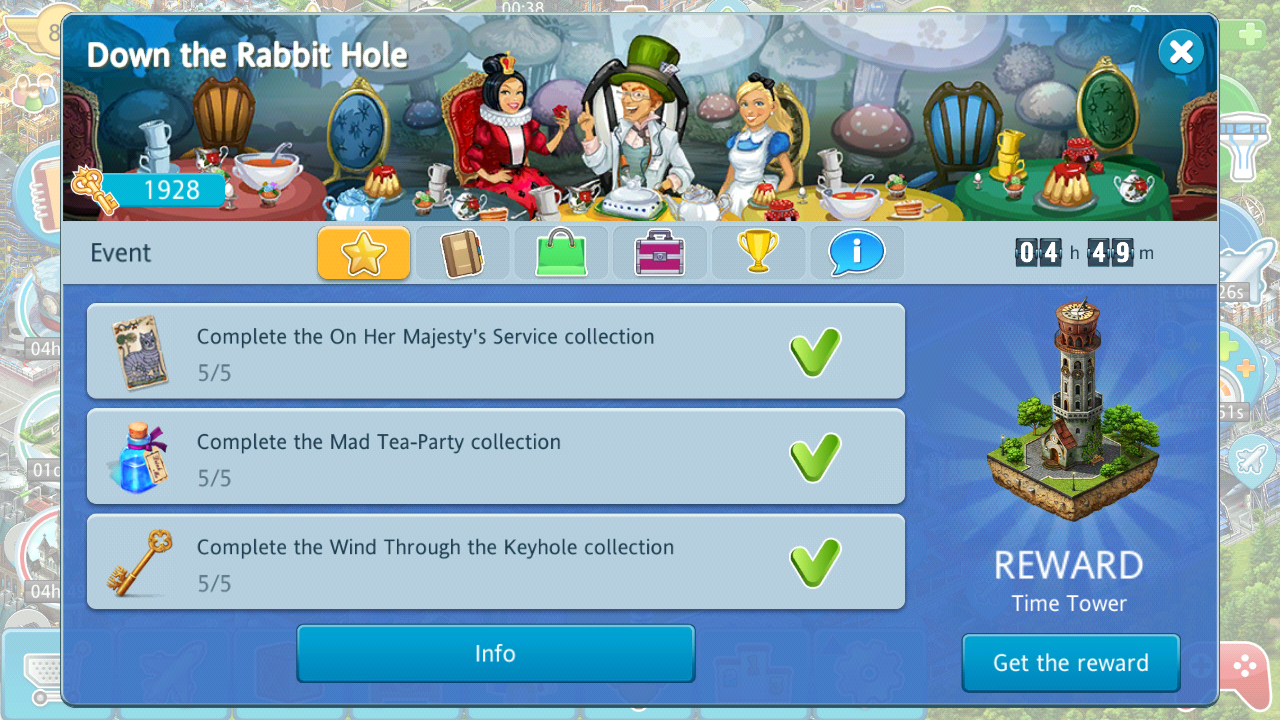The height and width of the screenshot is (720, 1280).
Task: Select the Mad Tea-Party collection row
Action: (x=495, y=456)
